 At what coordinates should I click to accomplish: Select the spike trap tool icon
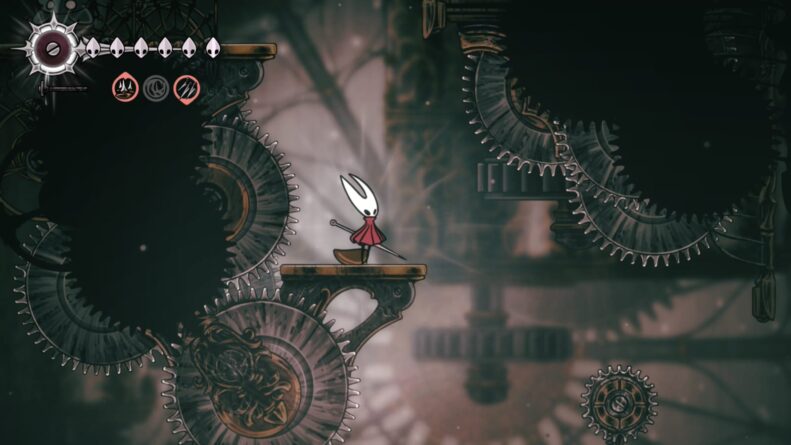(126, 89)
